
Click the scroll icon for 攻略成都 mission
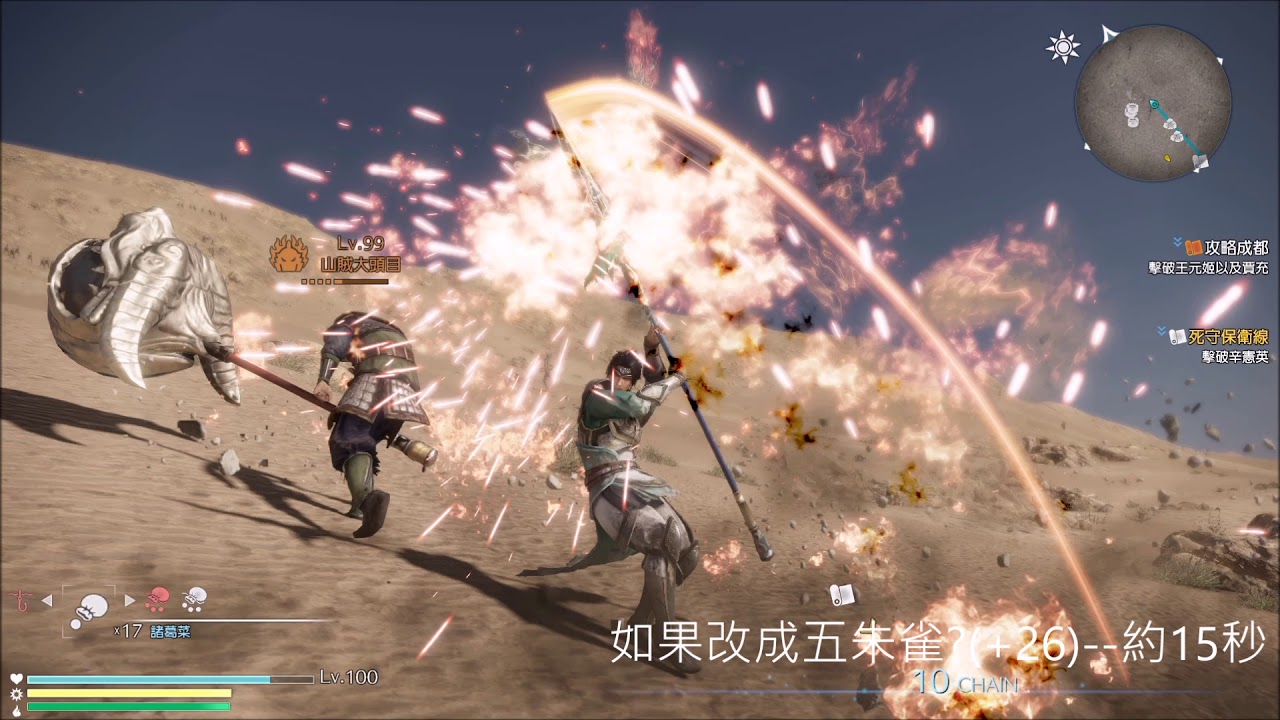point(1192,248)
